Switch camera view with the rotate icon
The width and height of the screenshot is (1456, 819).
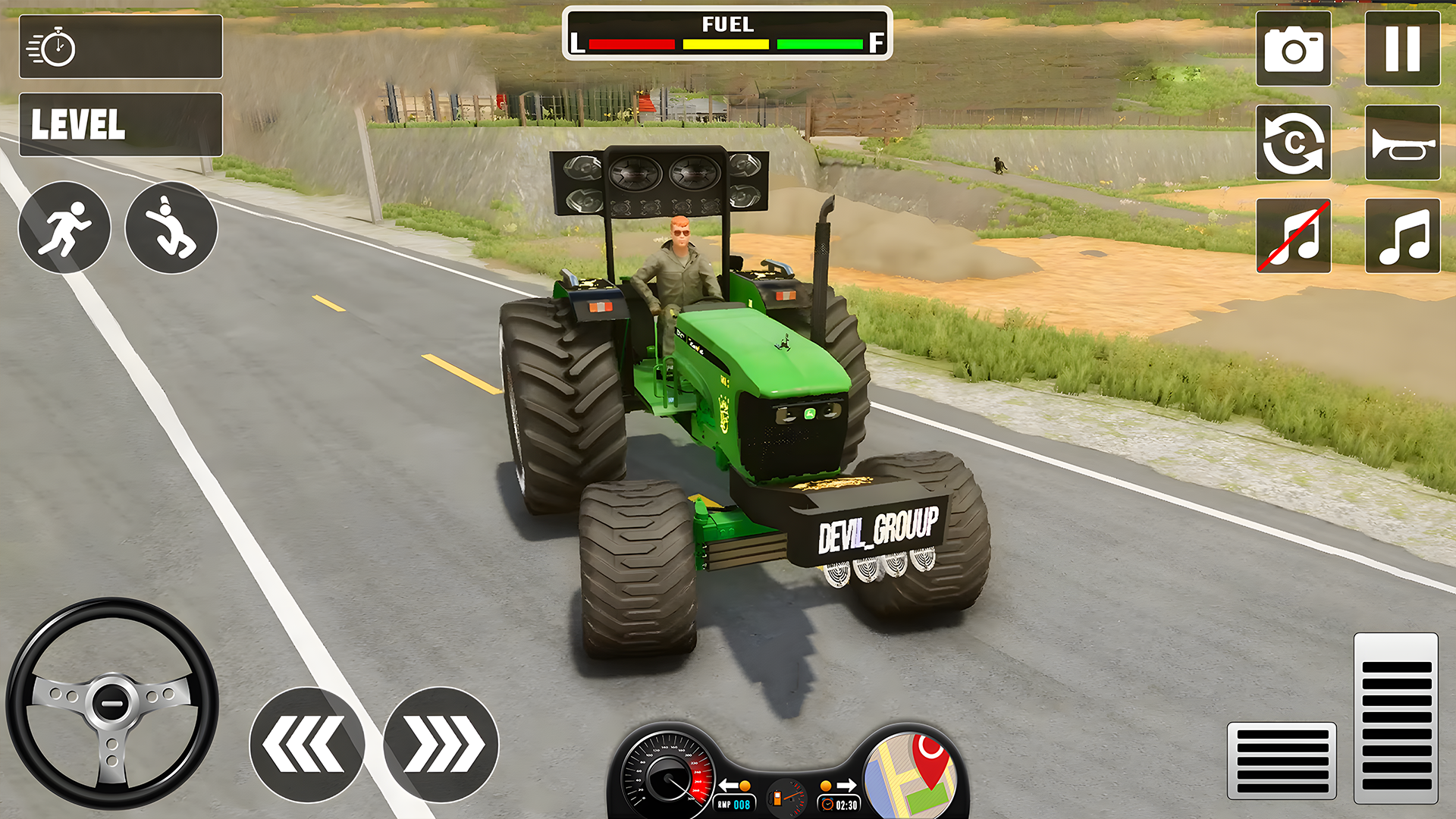[1293, 143]
